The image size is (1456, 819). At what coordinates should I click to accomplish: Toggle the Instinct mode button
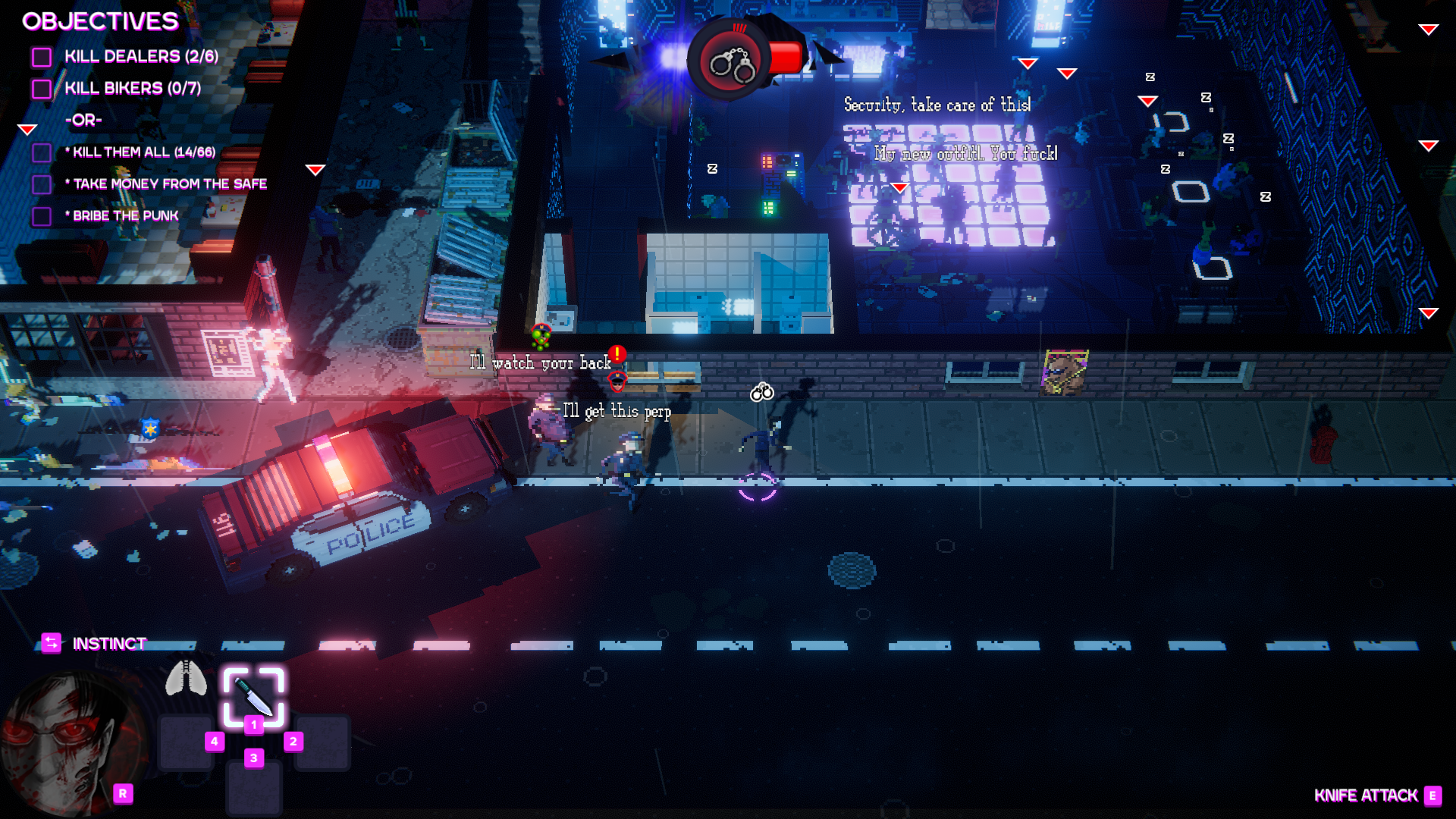pos(51,643)
